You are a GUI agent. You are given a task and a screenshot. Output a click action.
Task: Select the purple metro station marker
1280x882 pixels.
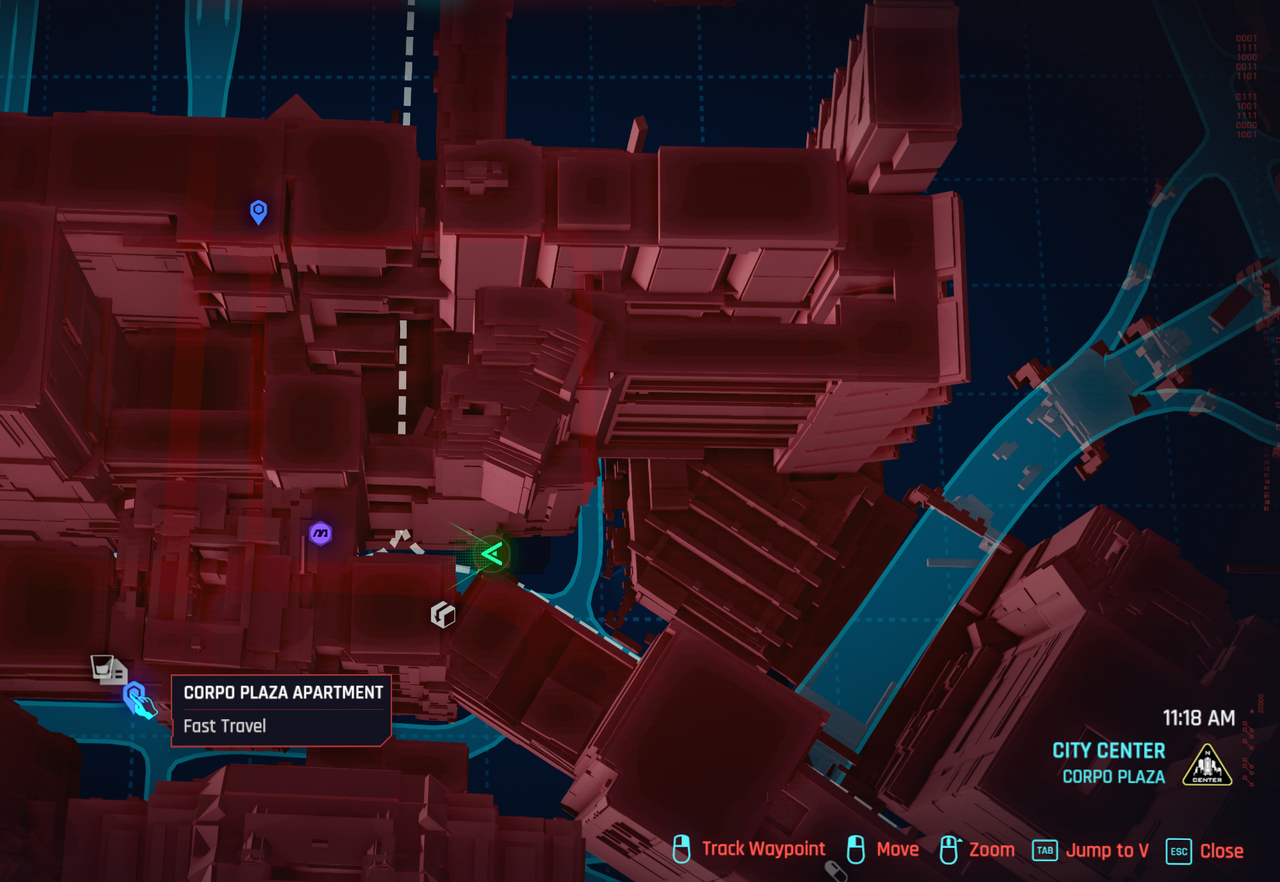point(320,534)
